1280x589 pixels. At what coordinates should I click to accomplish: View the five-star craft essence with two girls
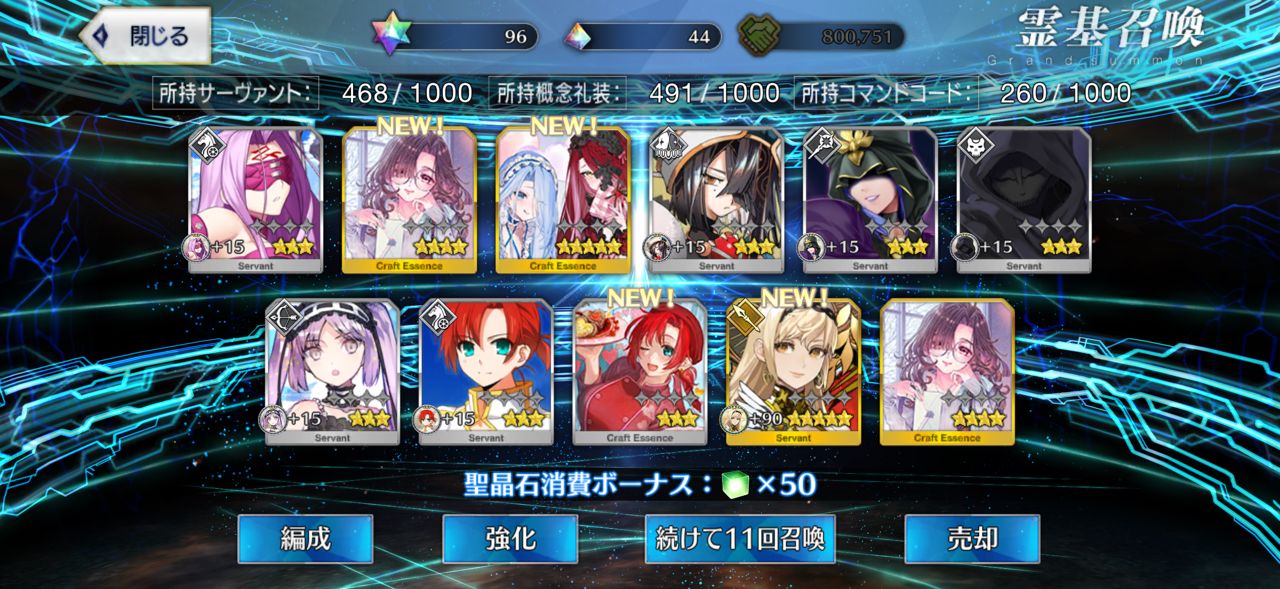pyautogui.click(x=563, y=200)
